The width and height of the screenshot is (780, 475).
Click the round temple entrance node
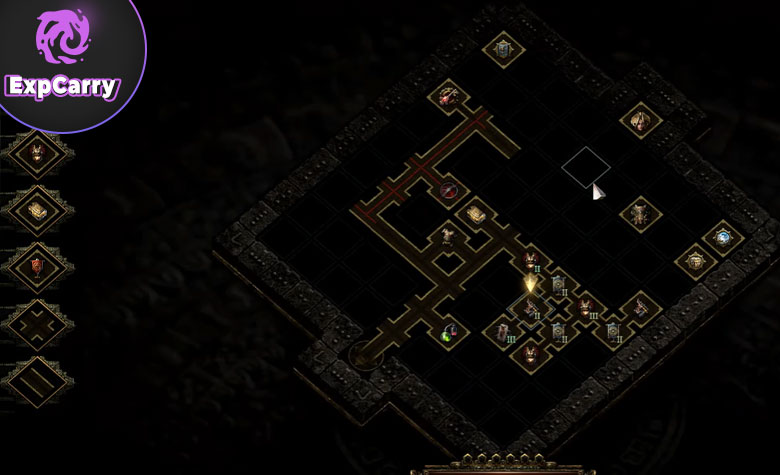click(357, 353)
